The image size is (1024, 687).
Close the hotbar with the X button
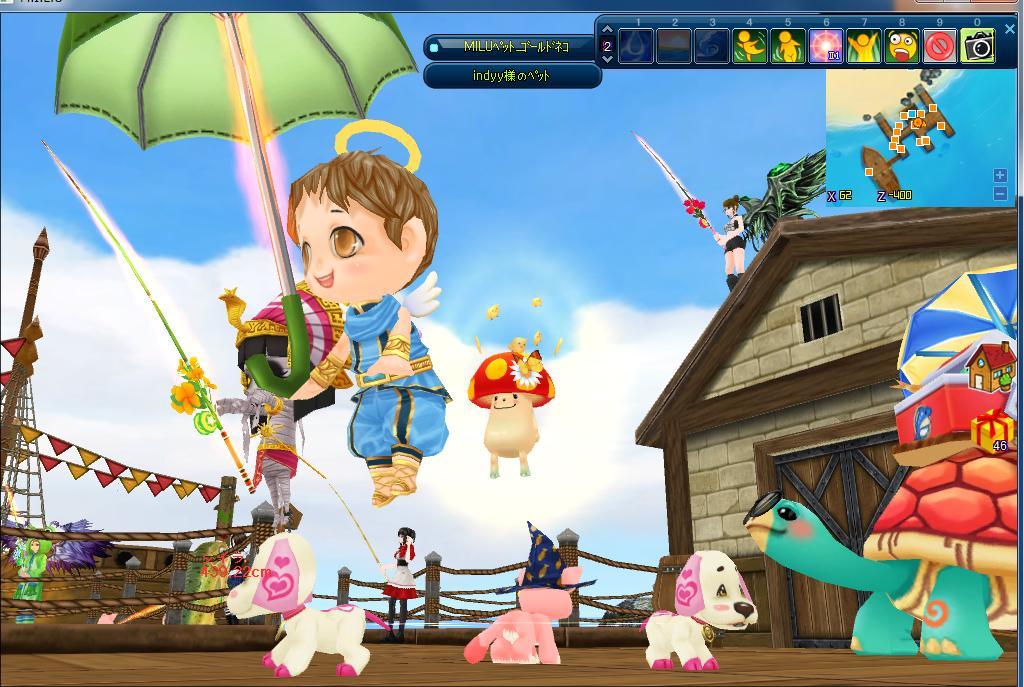pyautogui.click(x=1010, y=29)
